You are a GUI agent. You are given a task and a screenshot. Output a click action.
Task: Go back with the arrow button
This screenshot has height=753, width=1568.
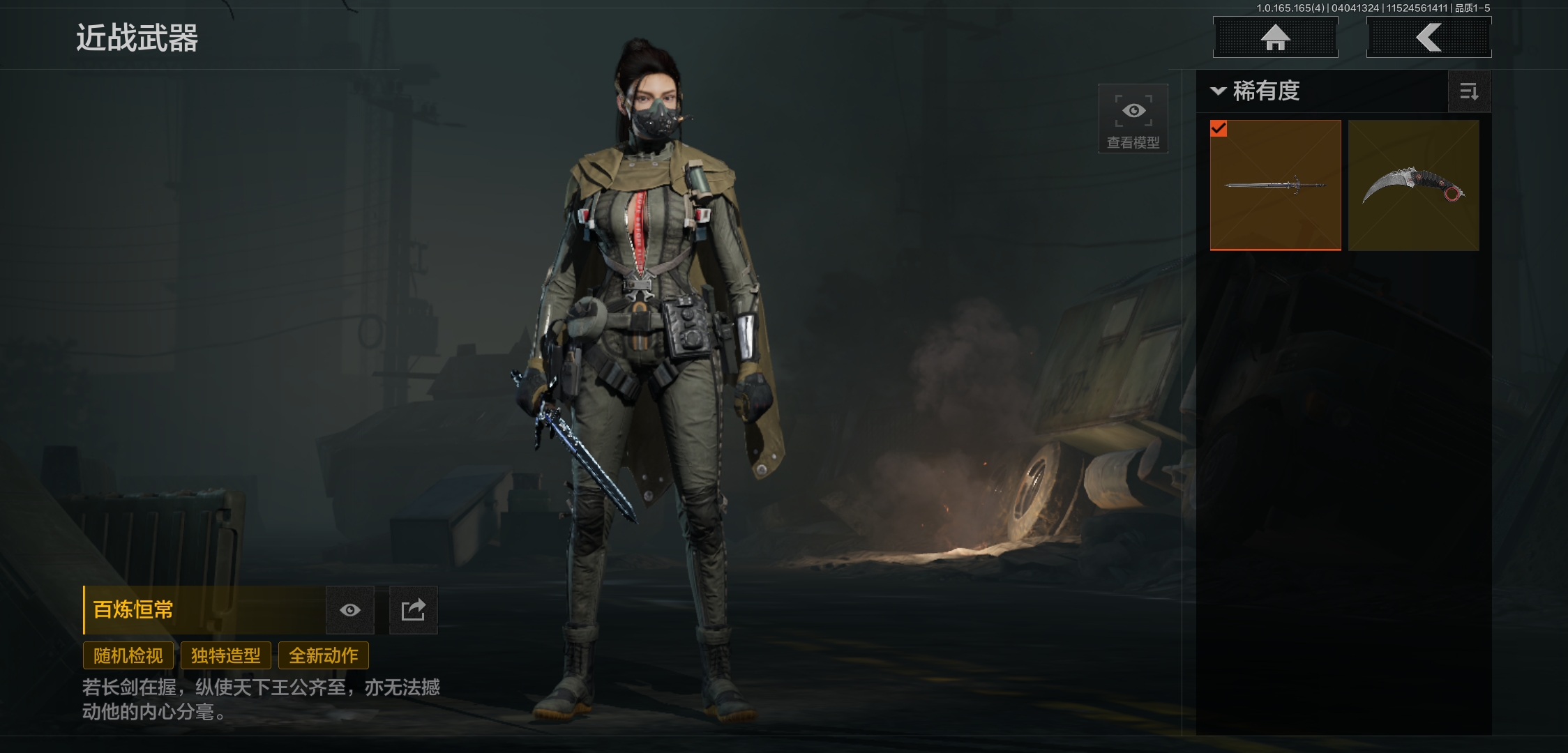pos(1428,38)
